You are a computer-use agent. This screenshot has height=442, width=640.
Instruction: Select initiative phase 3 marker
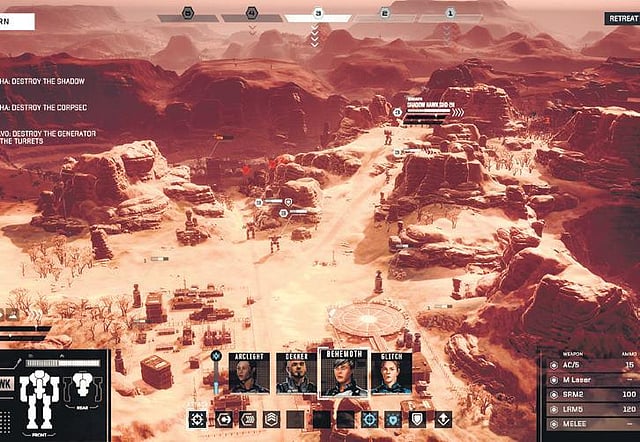pos(317,14)
